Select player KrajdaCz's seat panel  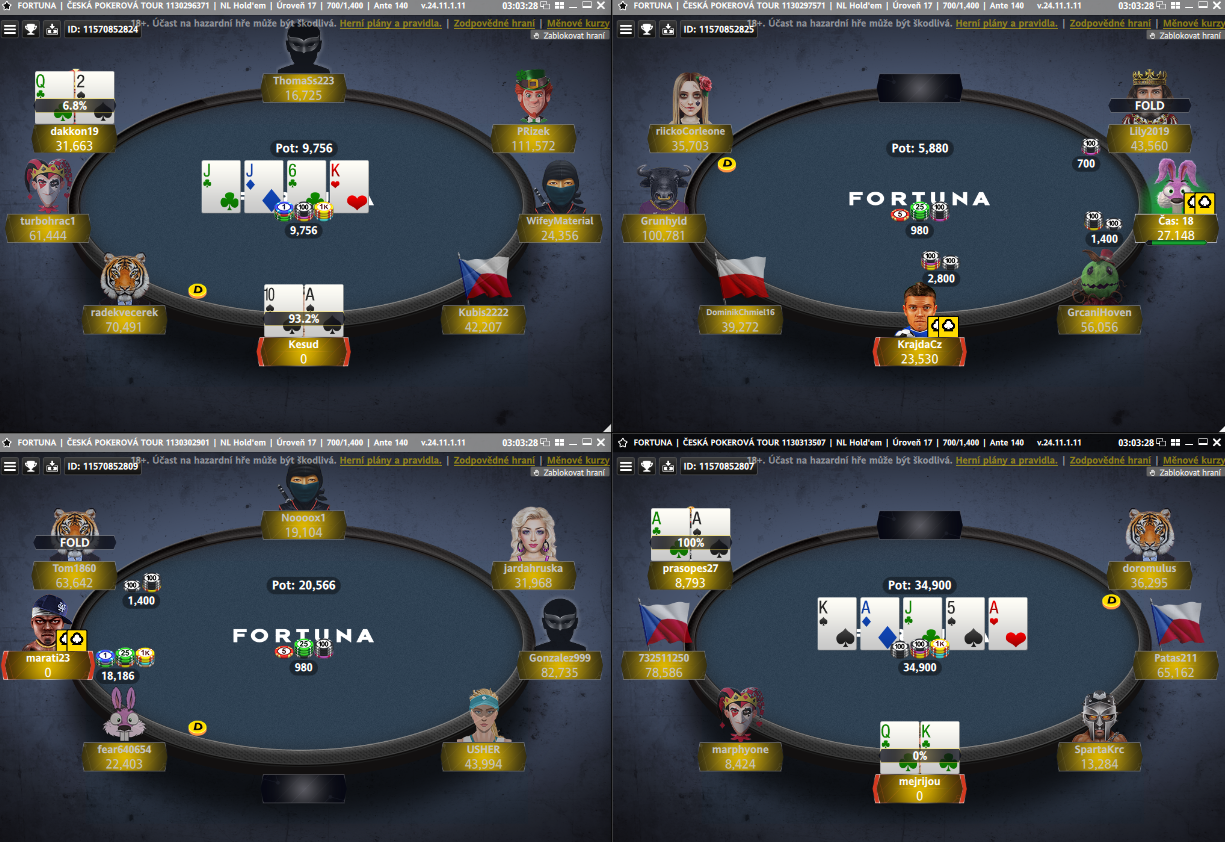919,351
